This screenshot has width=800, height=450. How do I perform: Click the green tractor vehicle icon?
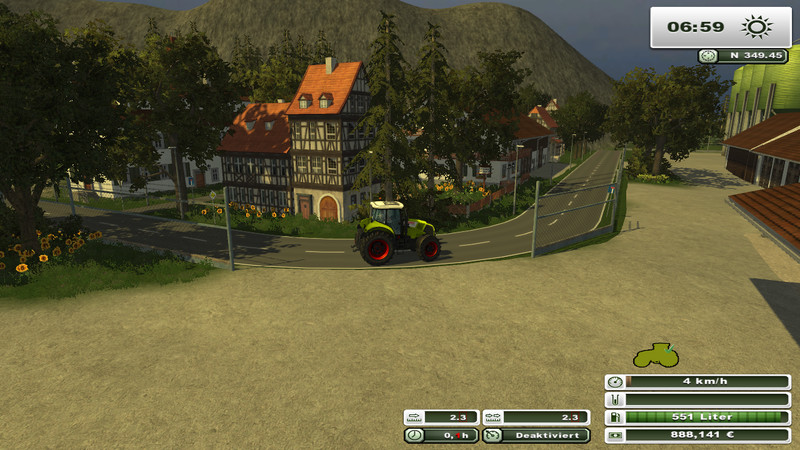tap(655, 355)
